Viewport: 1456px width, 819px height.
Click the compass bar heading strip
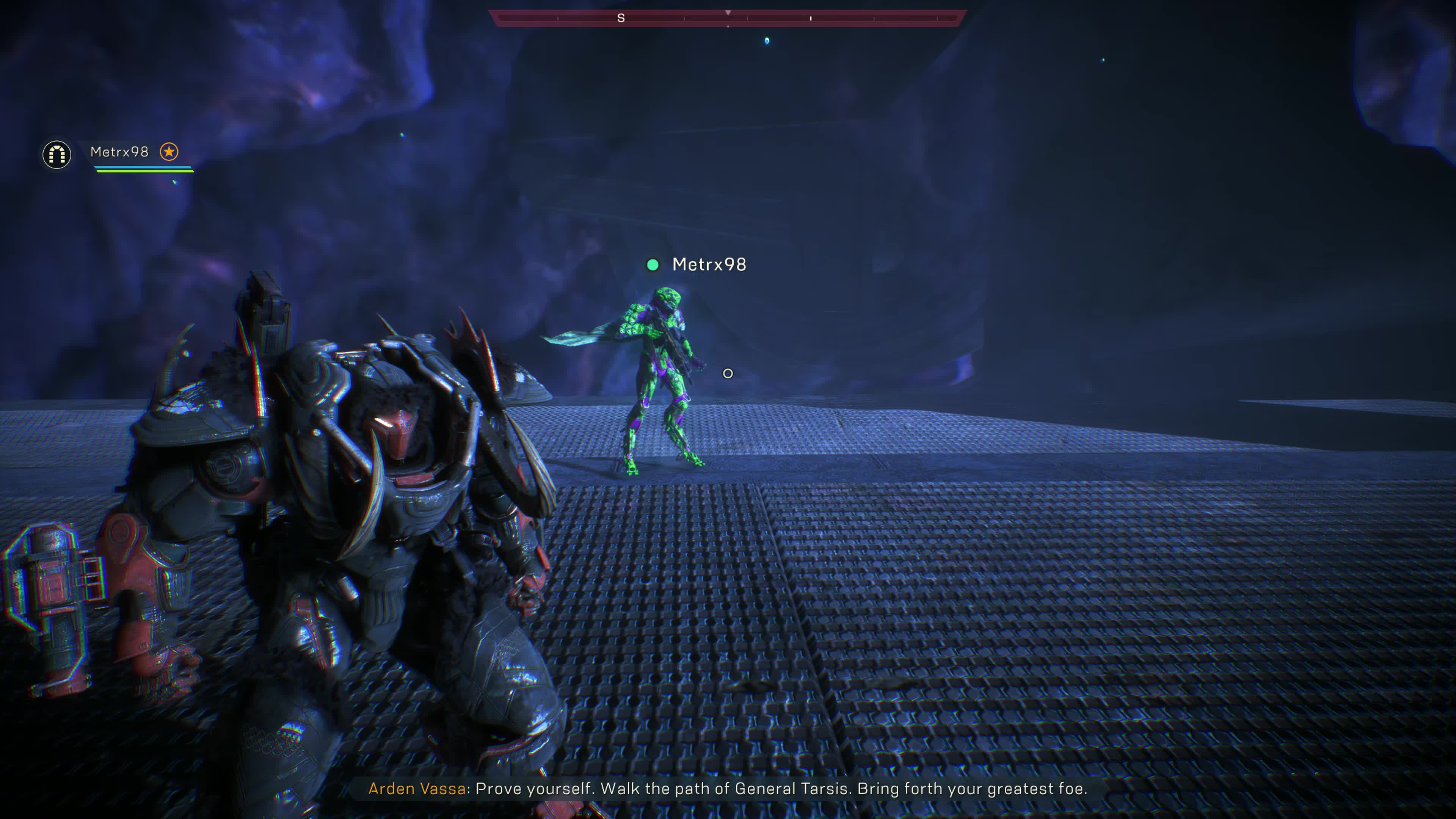(x=728, y=18)
